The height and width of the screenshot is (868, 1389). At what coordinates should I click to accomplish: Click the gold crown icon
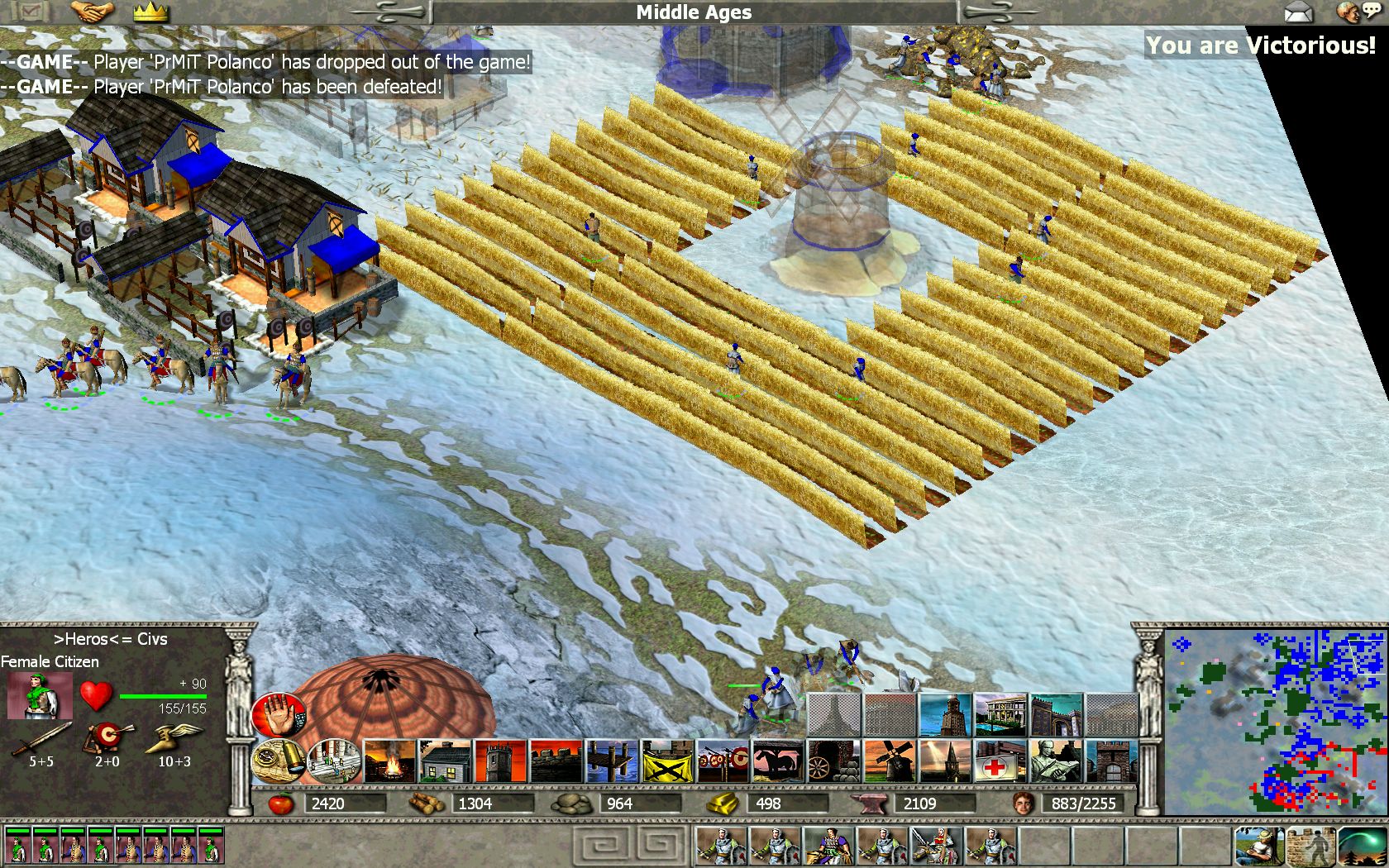tap(150, 12)
